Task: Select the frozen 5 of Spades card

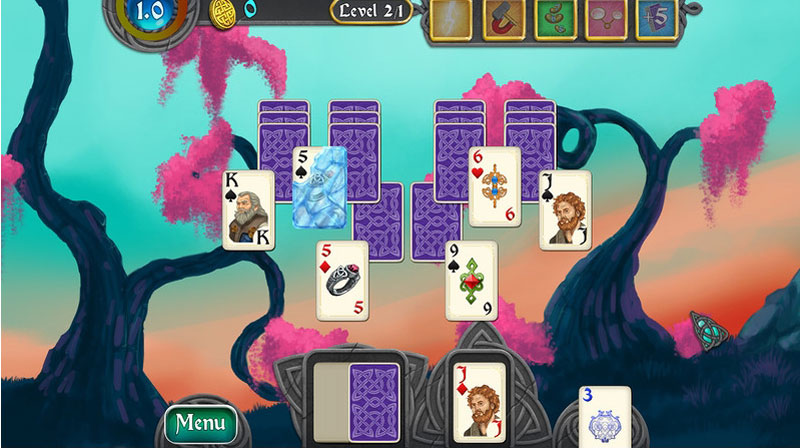Action: [x=320, y=185]
